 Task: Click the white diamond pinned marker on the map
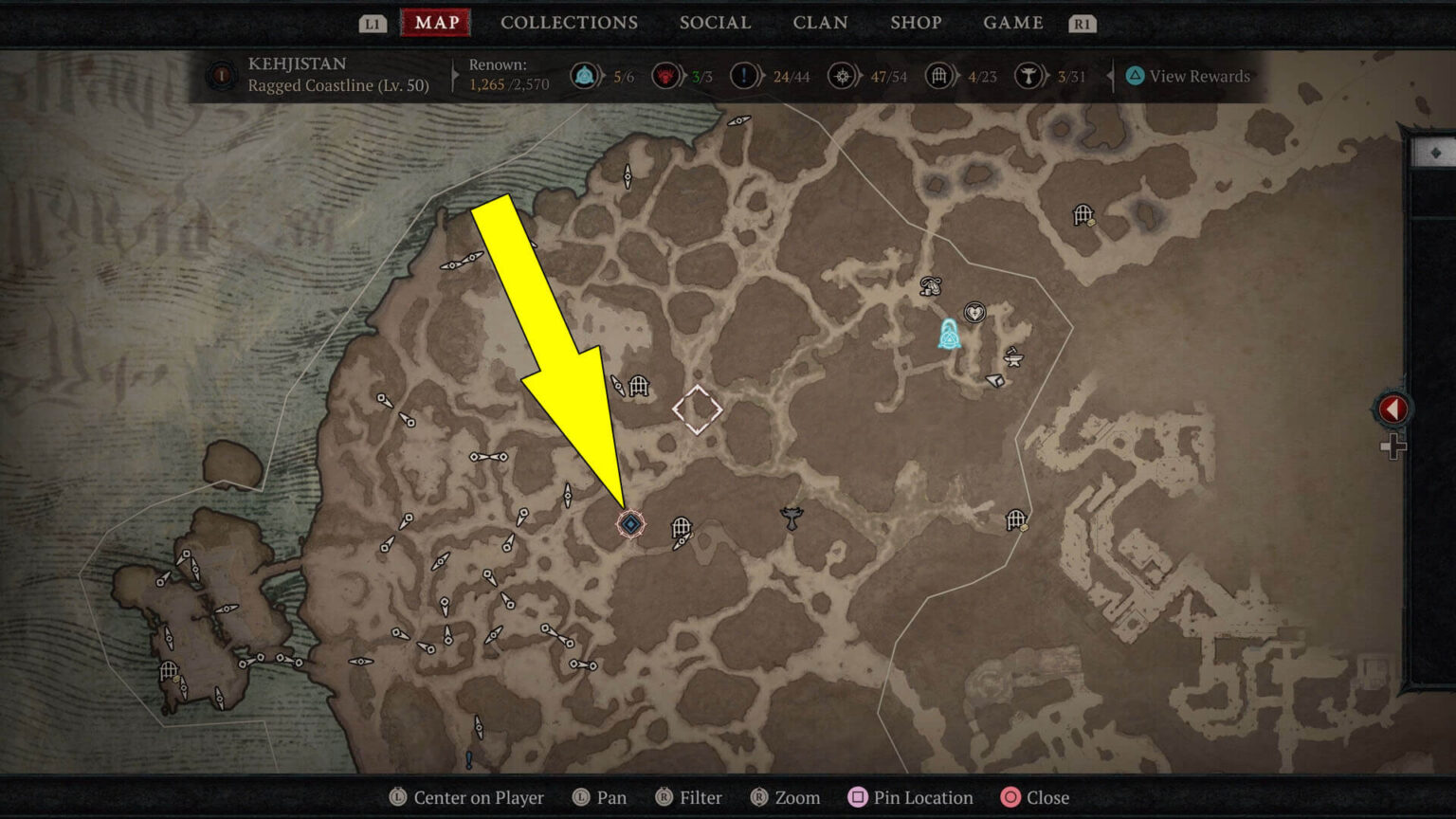pyautogui.click(x=697, y=409)
